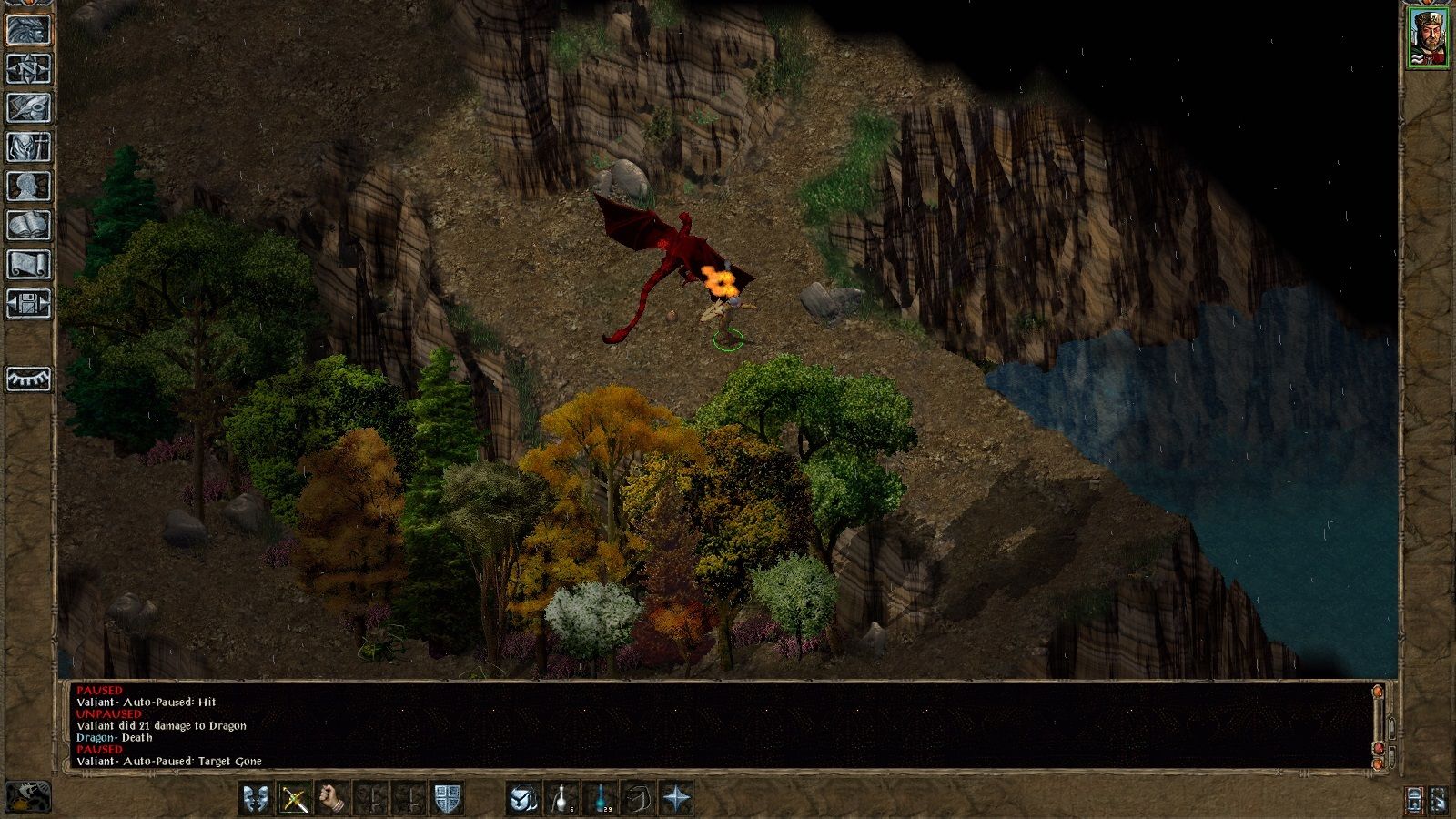Open the inventory screen from the sidebar
This screenshot has width=1456, height=819.
pos(29,147)
